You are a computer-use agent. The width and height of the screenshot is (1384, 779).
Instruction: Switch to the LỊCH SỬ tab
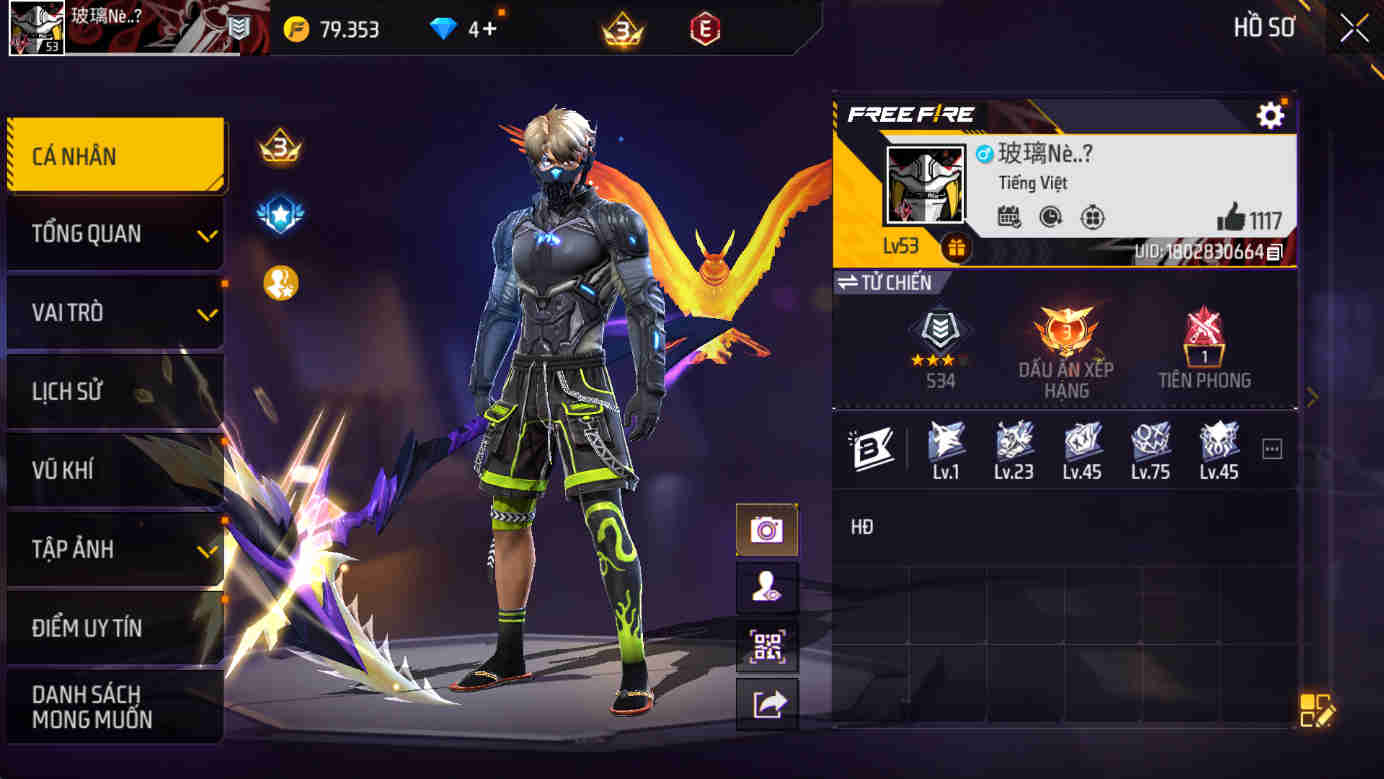[x=113, y=391]
